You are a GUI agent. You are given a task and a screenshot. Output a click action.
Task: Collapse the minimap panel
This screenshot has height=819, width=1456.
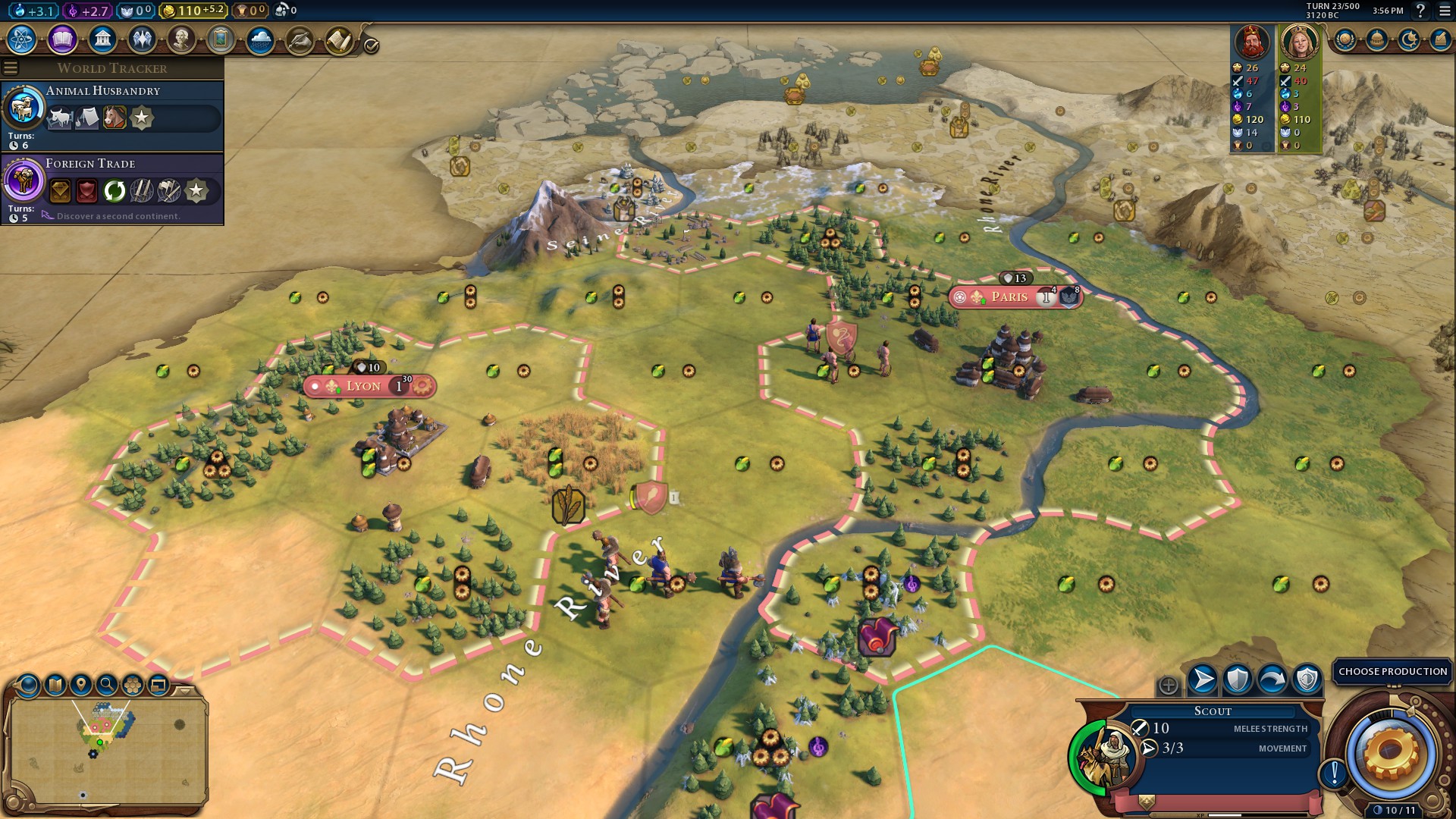tap(184, 689)
